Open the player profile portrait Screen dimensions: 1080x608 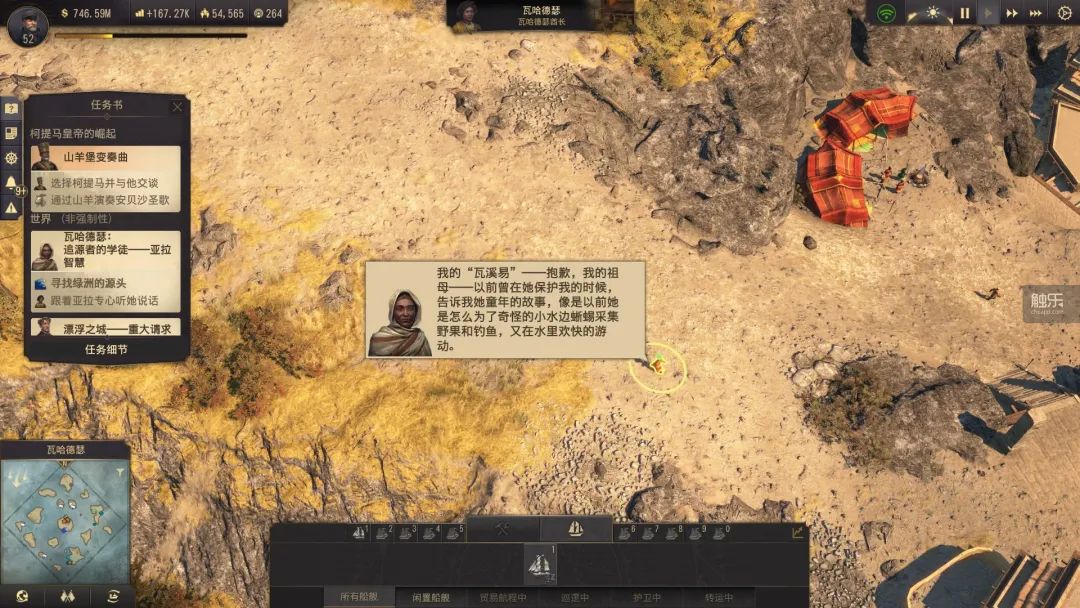pyautogui.click(x=27, y=24)
